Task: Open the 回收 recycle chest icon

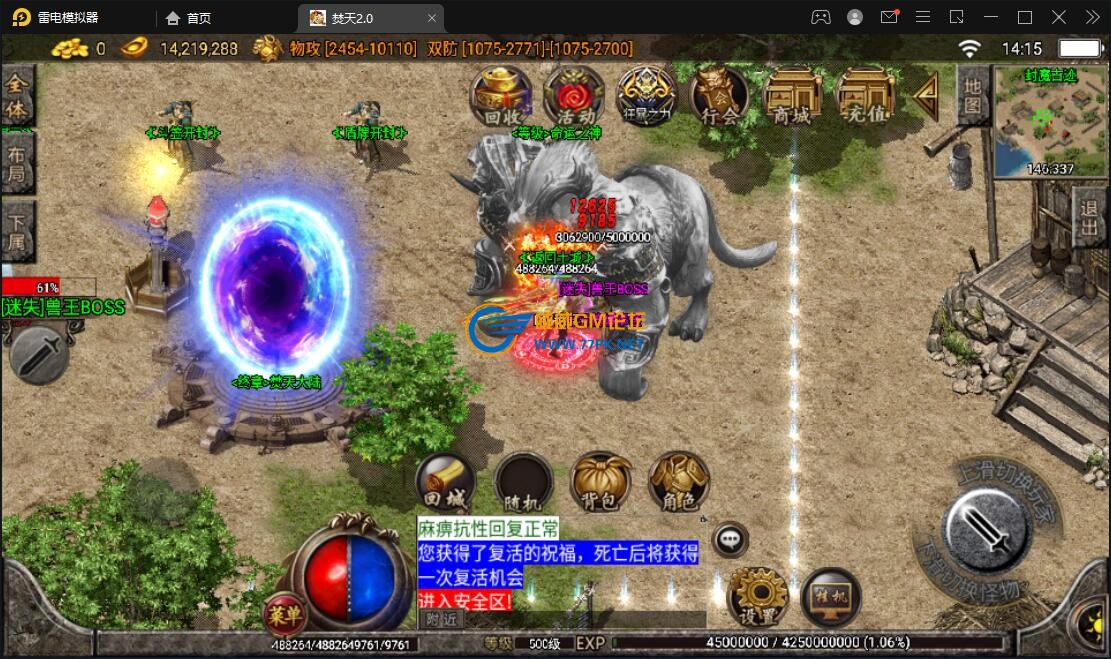Action: click(x=500, y=96)
